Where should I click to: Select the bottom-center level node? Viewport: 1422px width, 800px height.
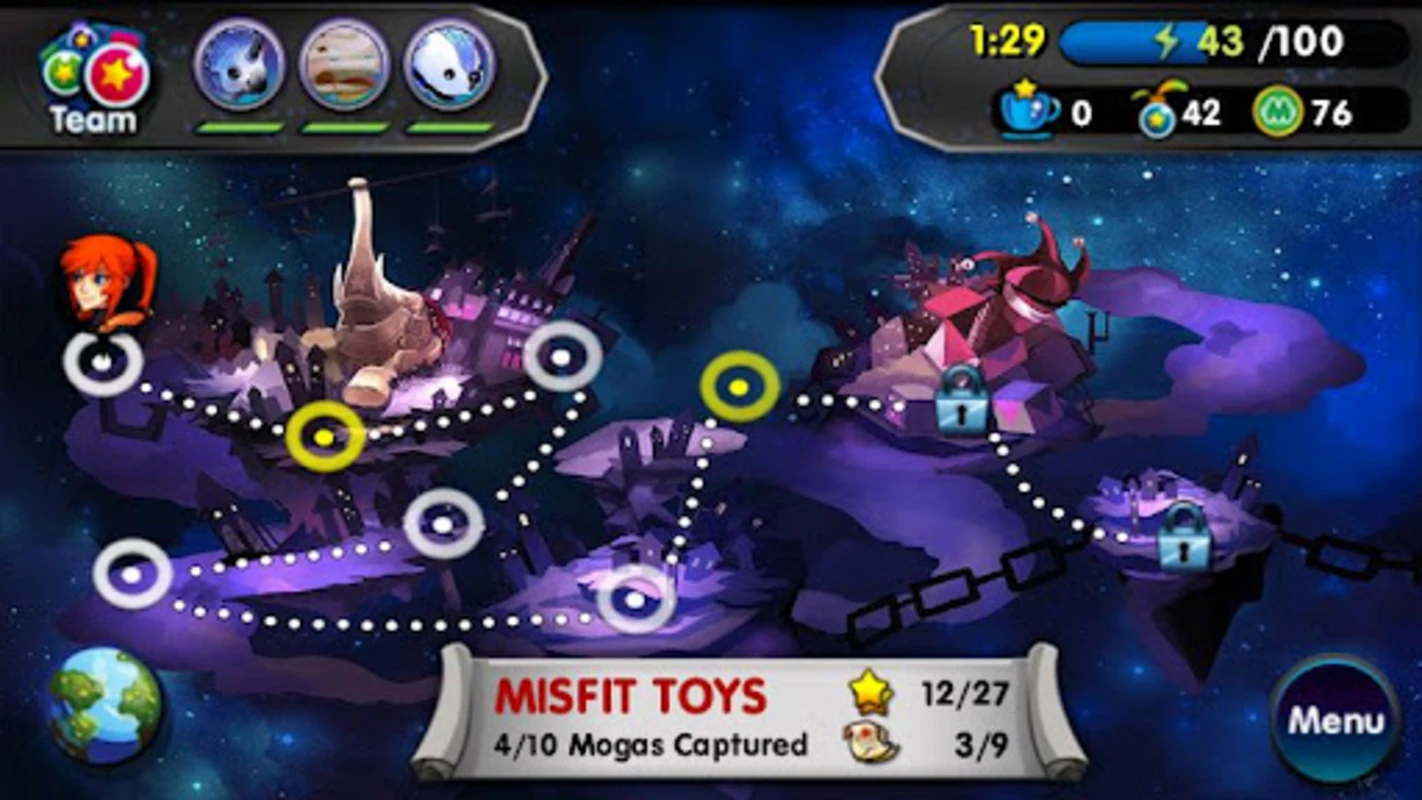point(634,600)
